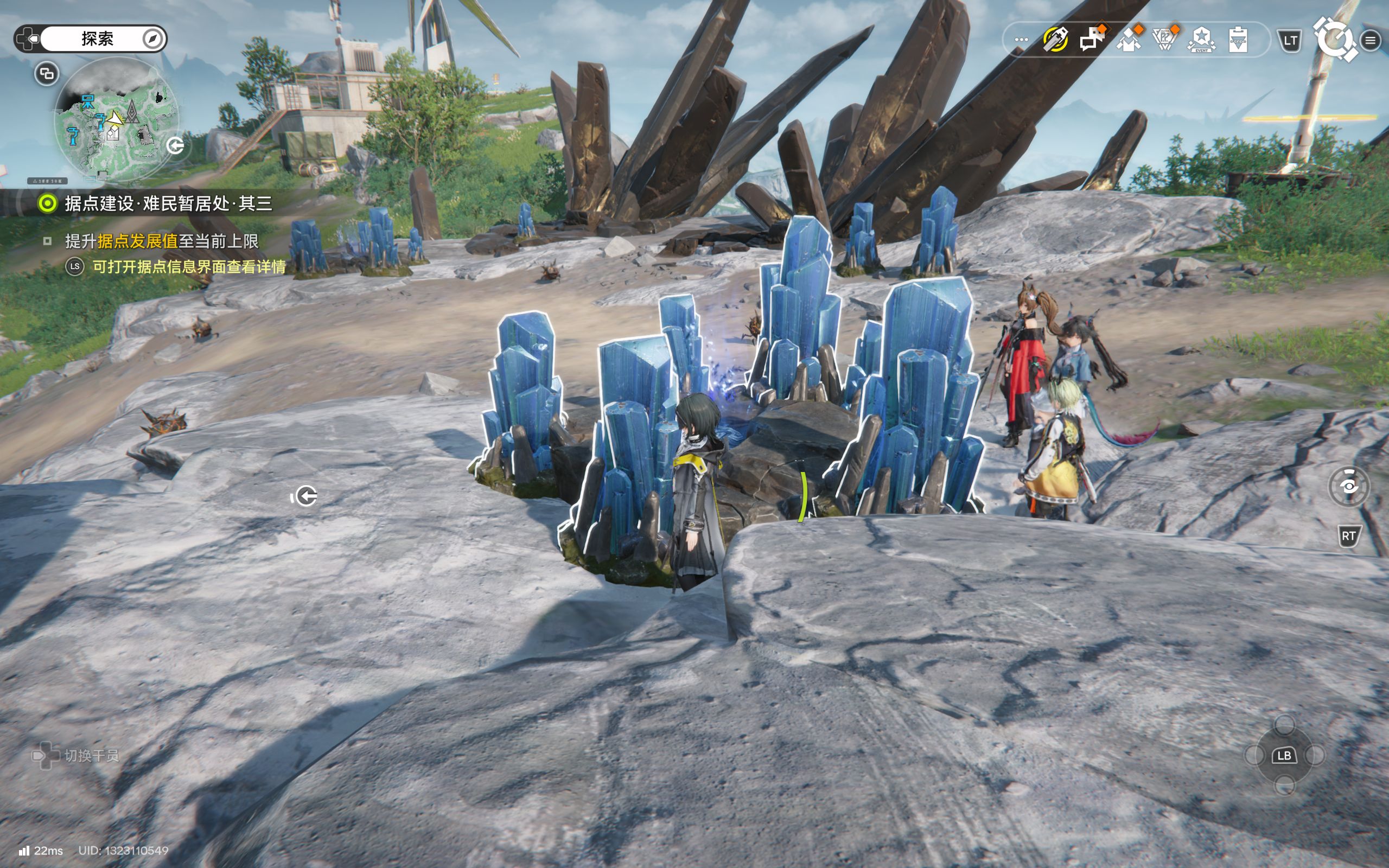Expand the three-dots more options button

1021,40
